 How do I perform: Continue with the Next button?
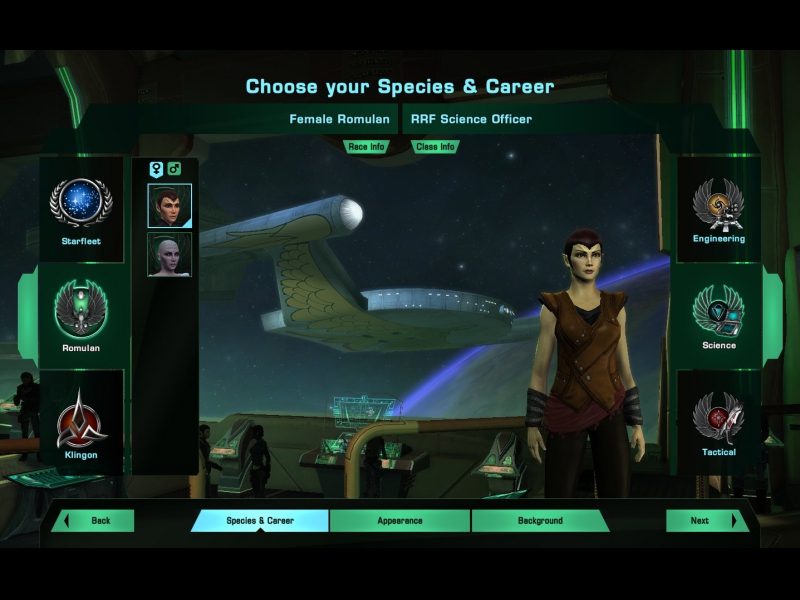click(706, 521)
